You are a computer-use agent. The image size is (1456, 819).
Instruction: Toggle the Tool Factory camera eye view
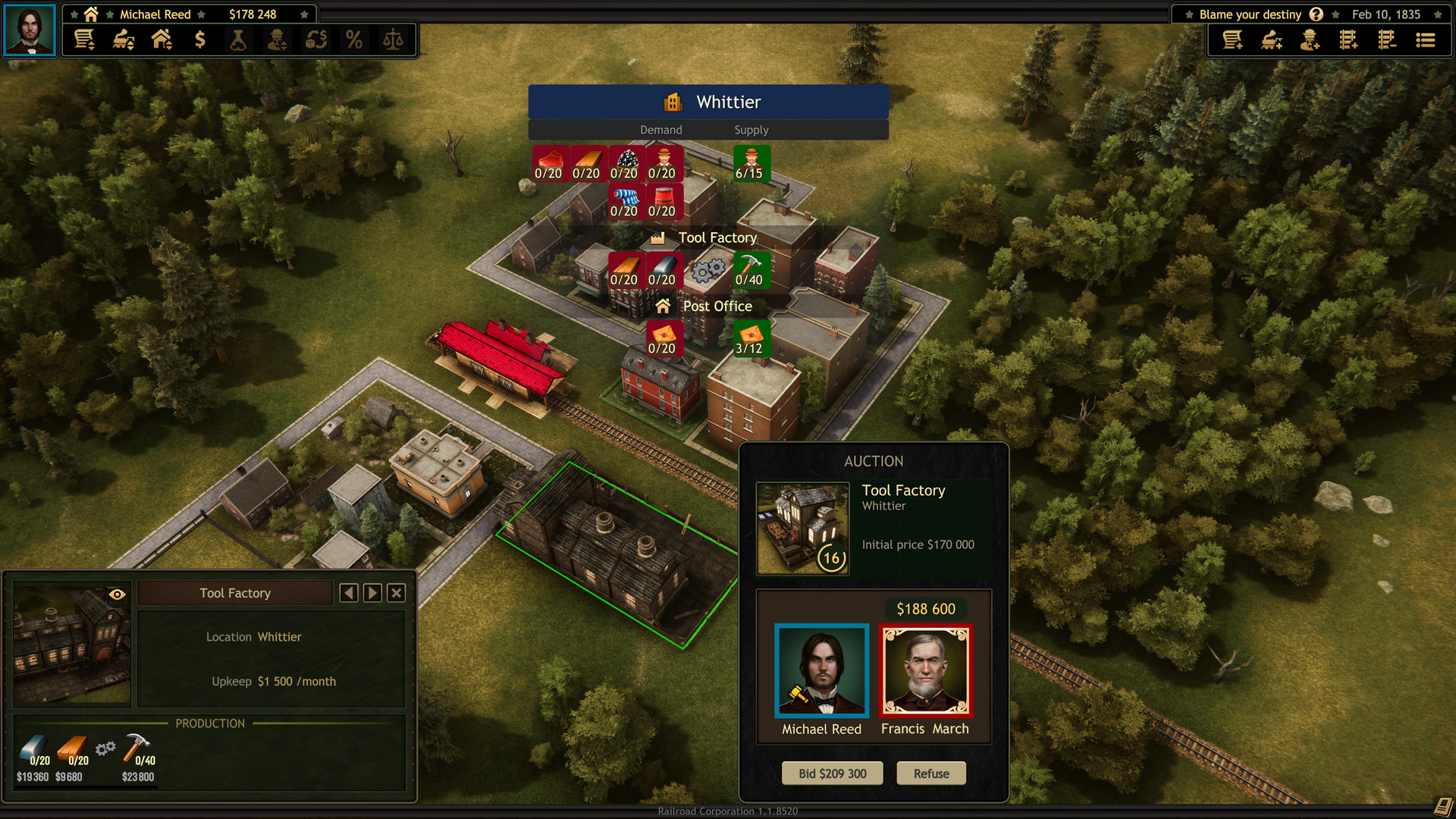(116, 592)
